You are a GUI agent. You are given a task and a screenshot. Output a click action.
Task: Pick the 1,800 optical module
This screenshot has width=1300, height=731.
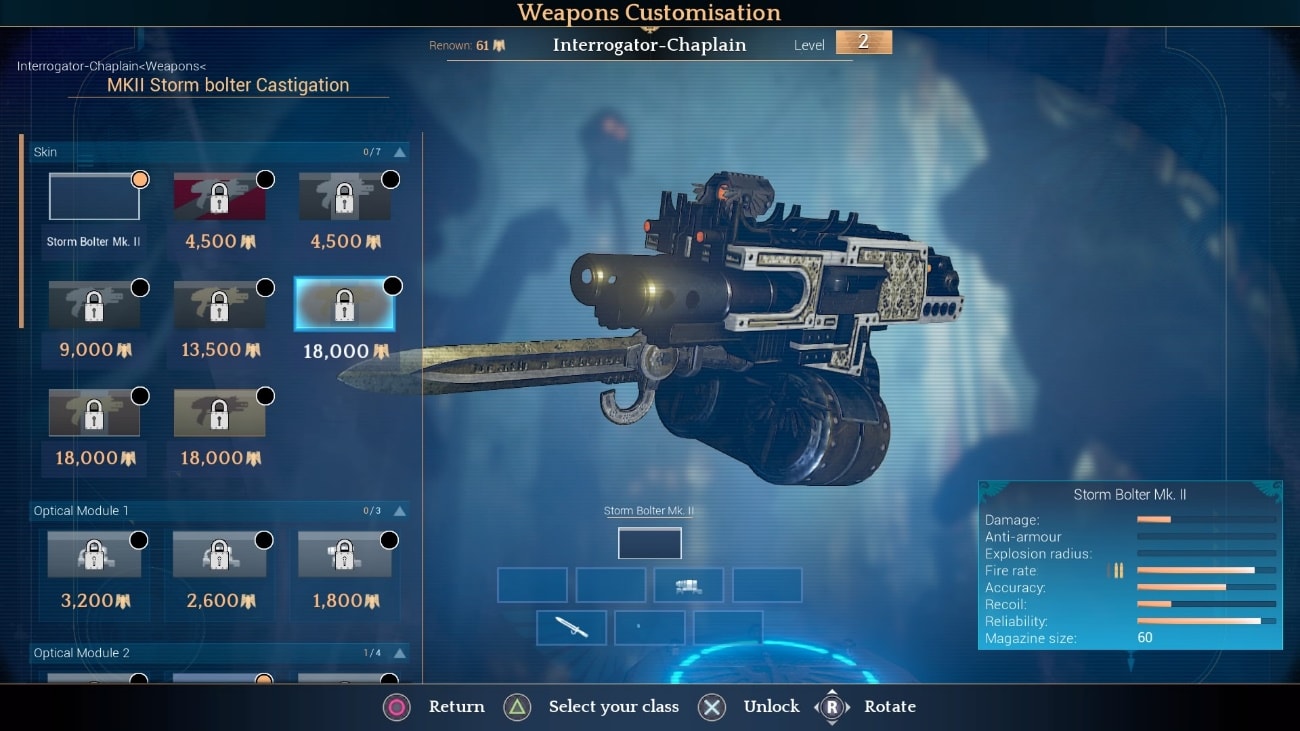coord(344,555)
